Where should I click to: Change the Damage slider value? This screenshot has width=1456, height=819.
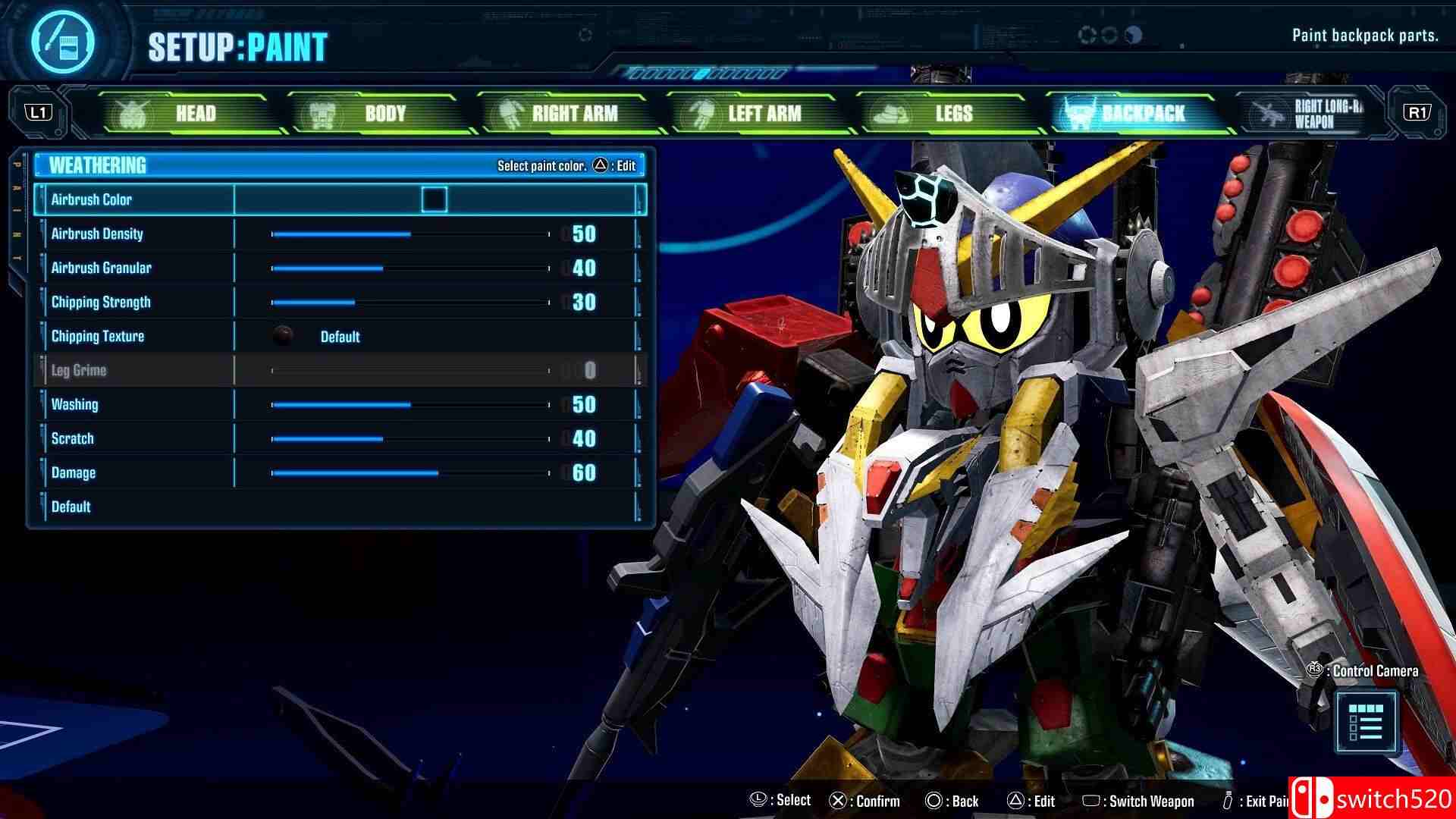pyautogui.click(x=438, y=473)
